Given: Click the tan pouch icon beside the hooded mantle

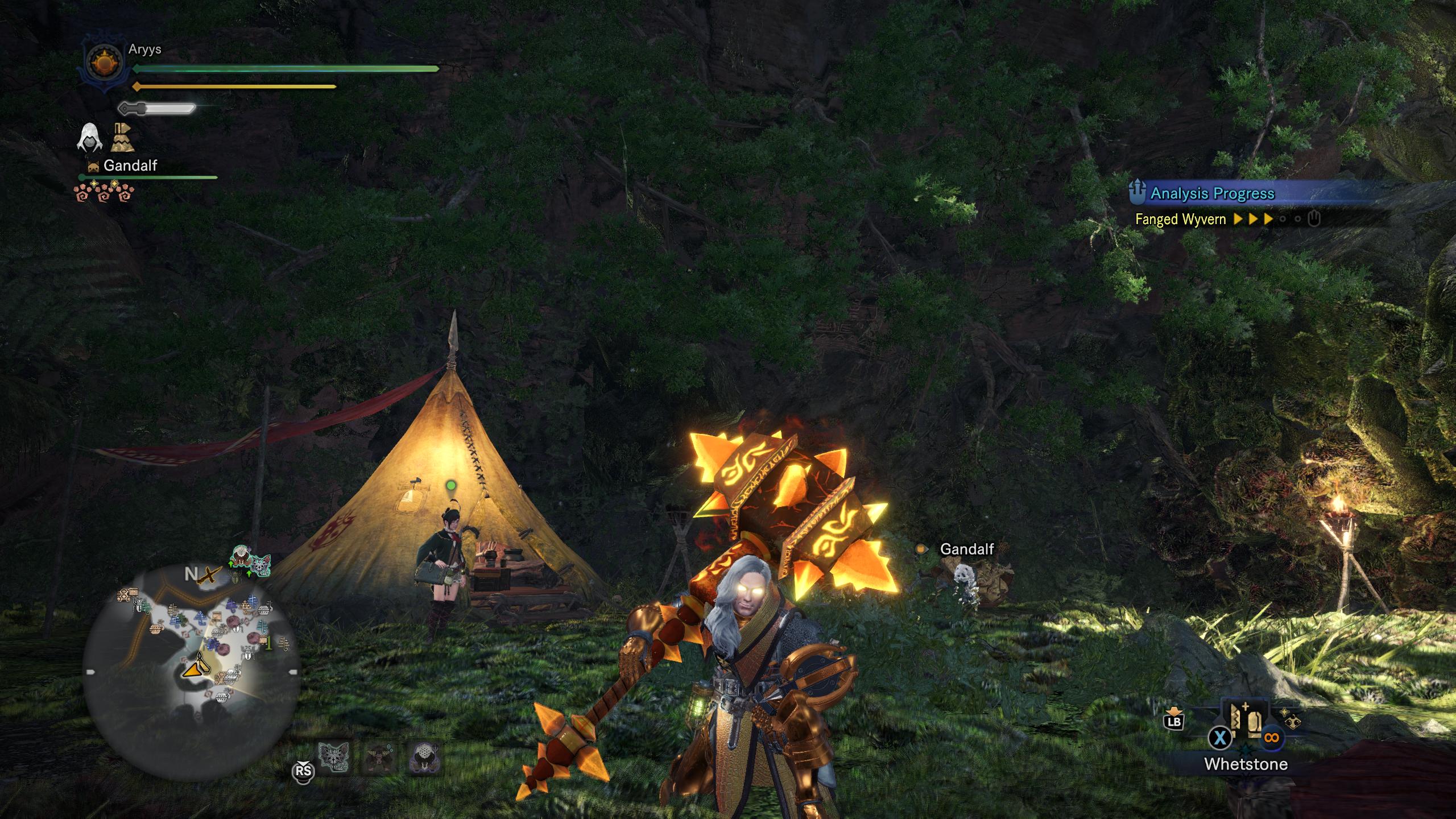Looking at the screenshot, I should click(122, 138).
